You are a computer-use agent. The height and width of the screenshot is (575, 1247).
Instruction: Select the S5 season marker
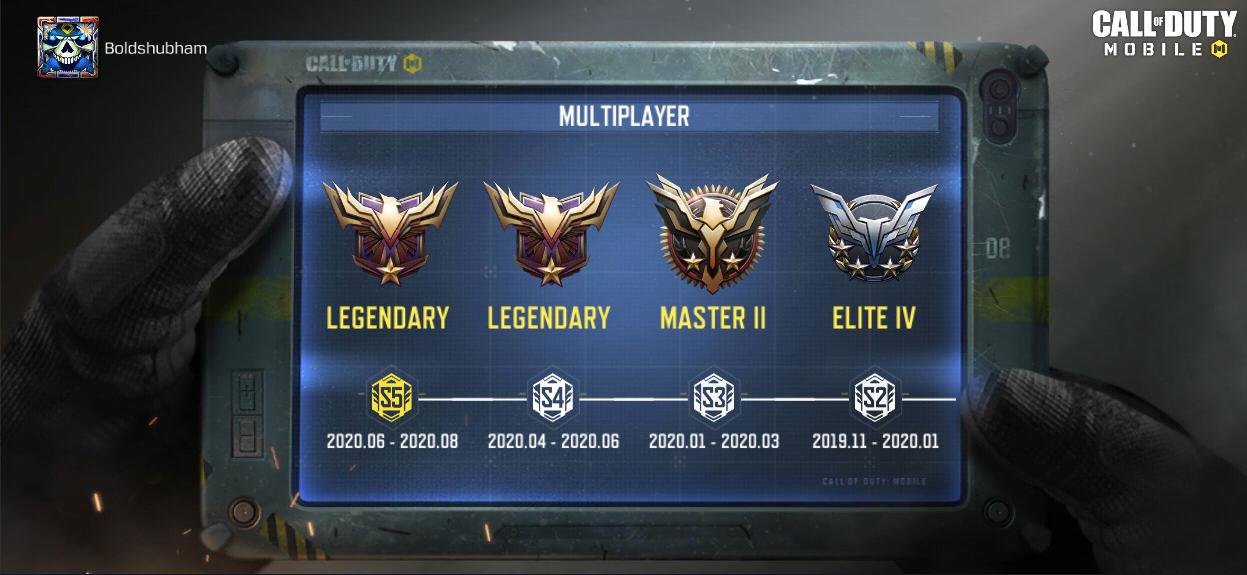(x=392, y=399)
